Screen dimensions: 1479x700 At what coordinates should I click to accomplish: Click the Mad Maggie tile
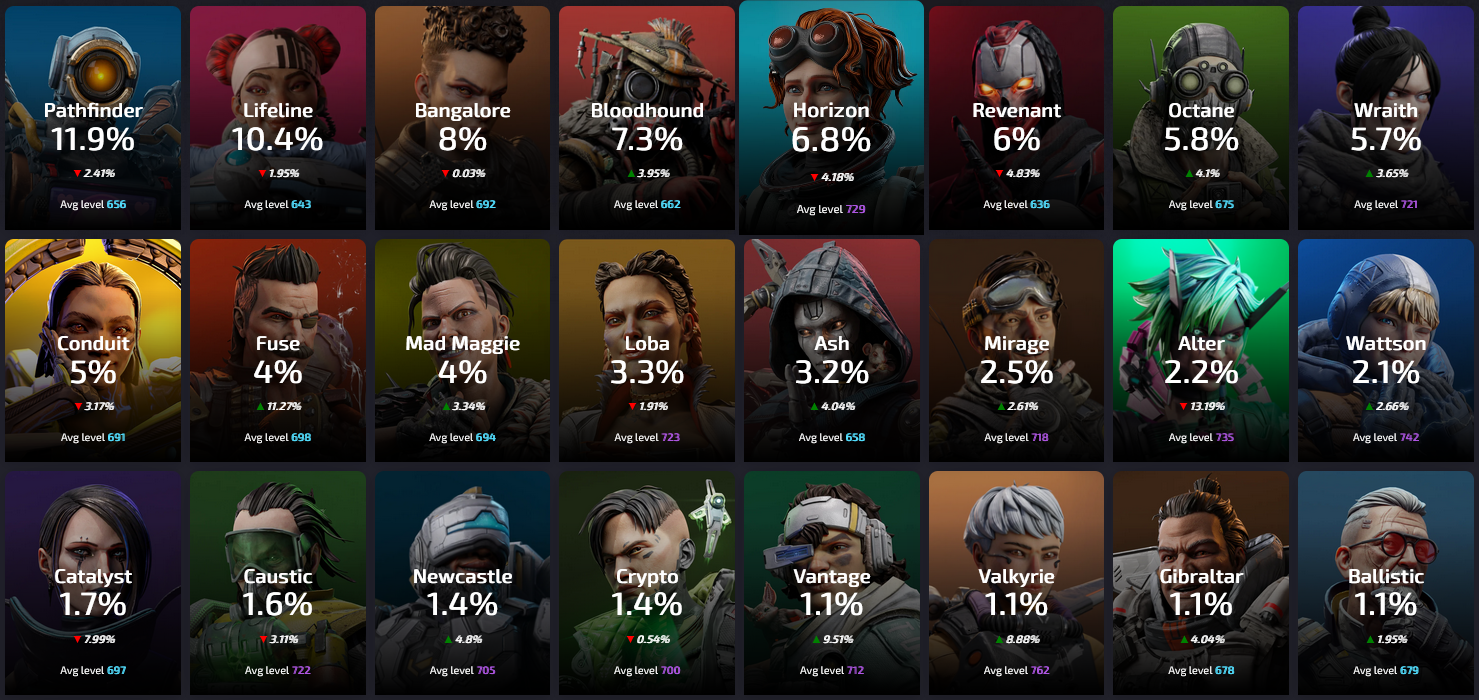462,351
